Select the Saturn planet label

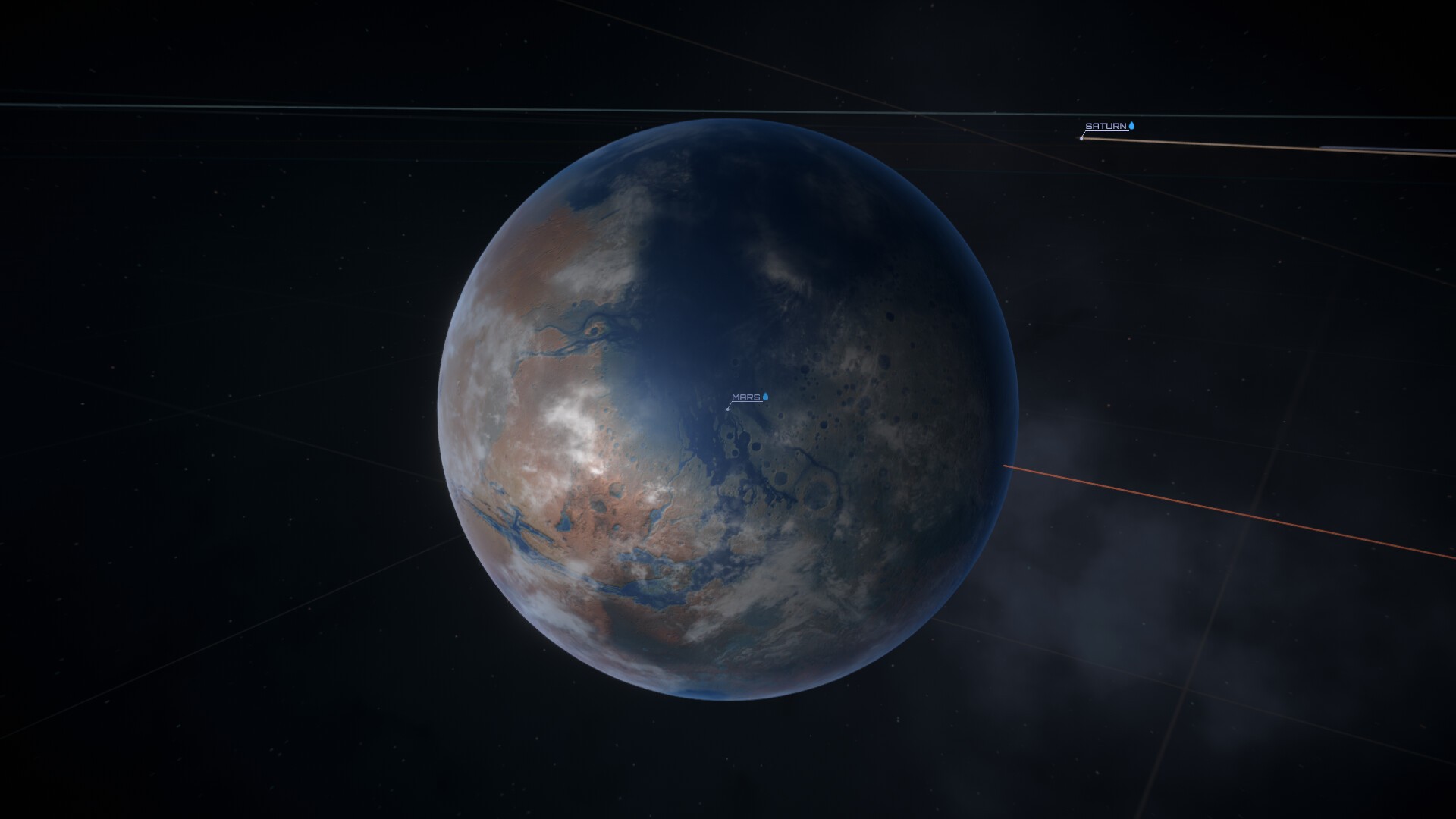click(x=1106, y=127)
